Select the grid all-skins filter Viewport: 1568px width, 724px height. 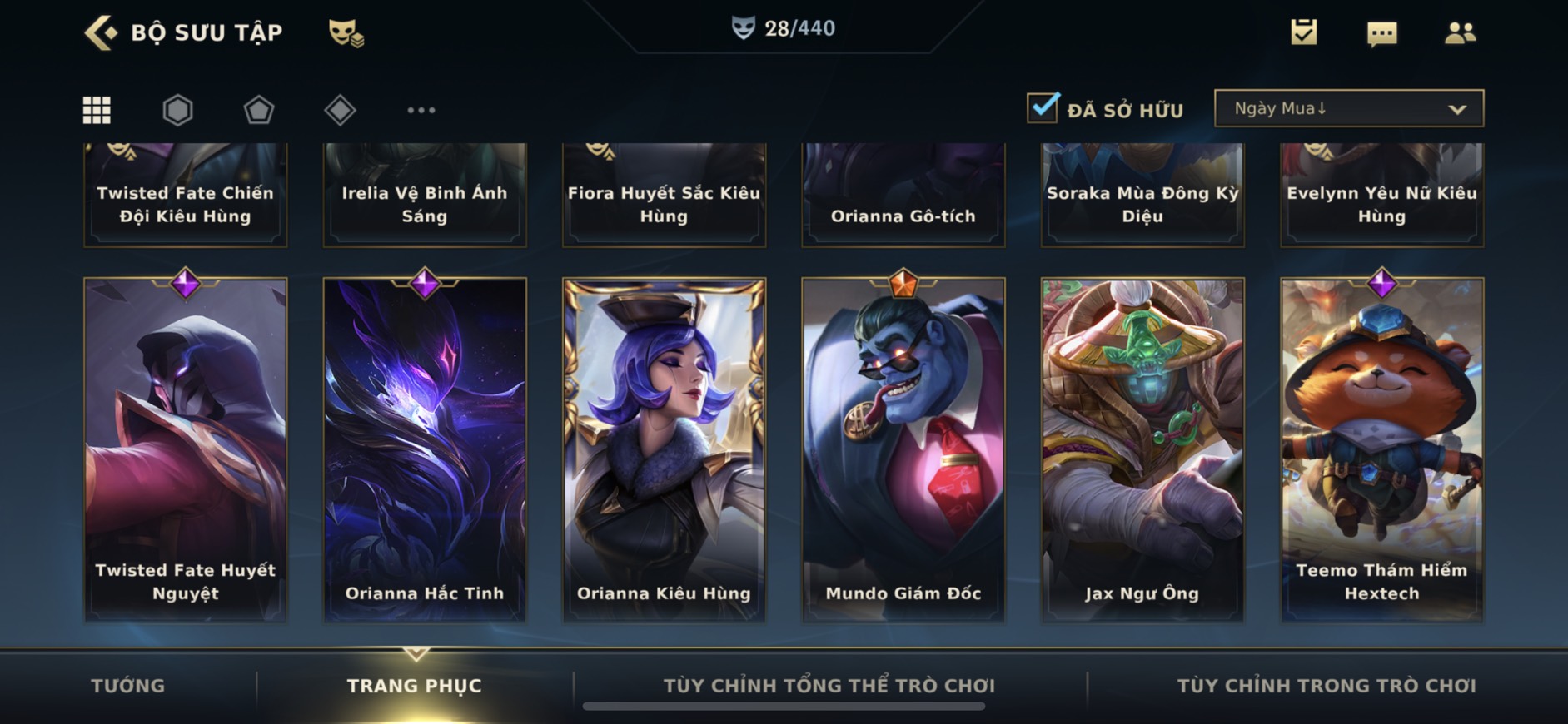click(97, 110)
